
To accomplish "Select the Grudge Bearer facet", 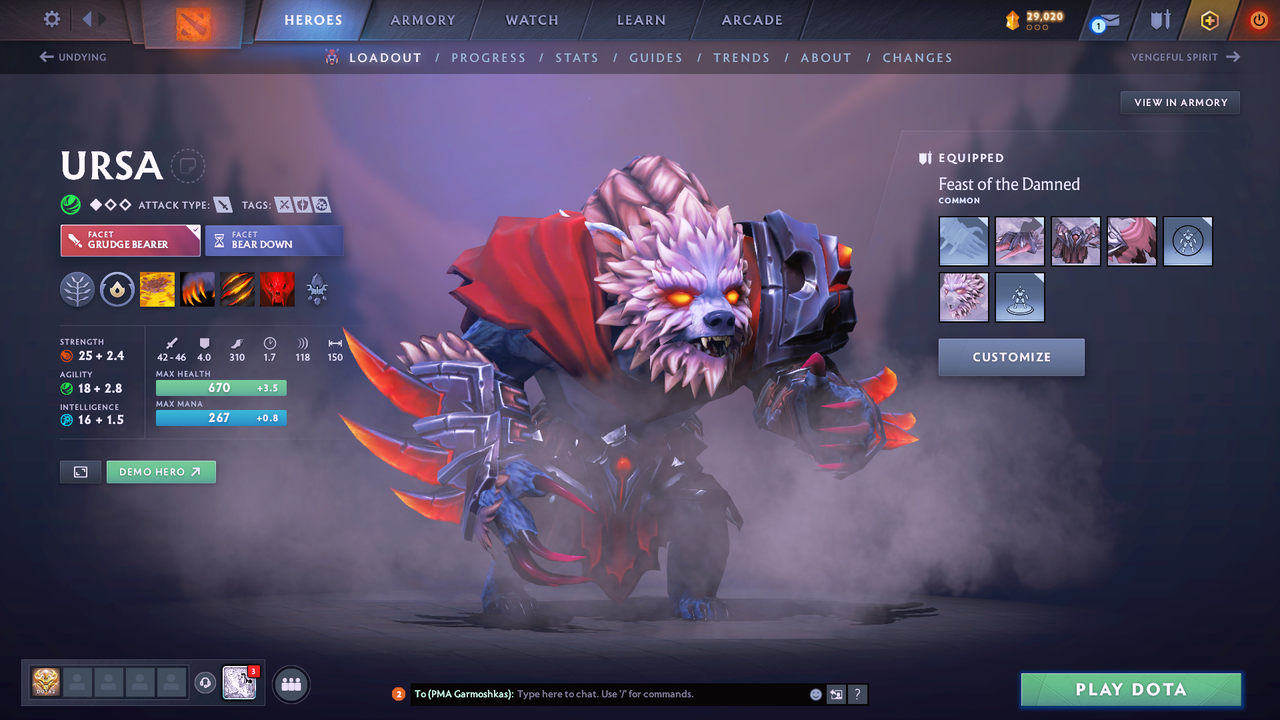I will coord(130,240).
